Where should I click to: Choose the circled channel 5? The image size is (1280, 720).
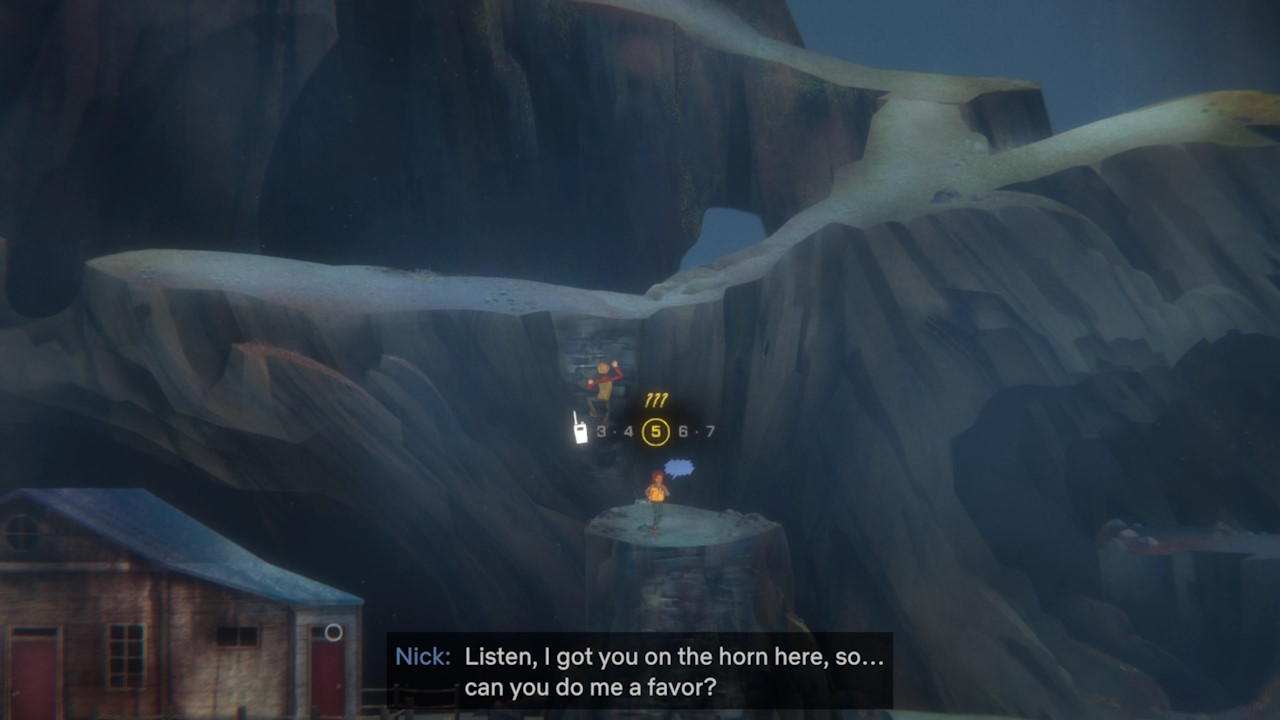pos(656,432)
